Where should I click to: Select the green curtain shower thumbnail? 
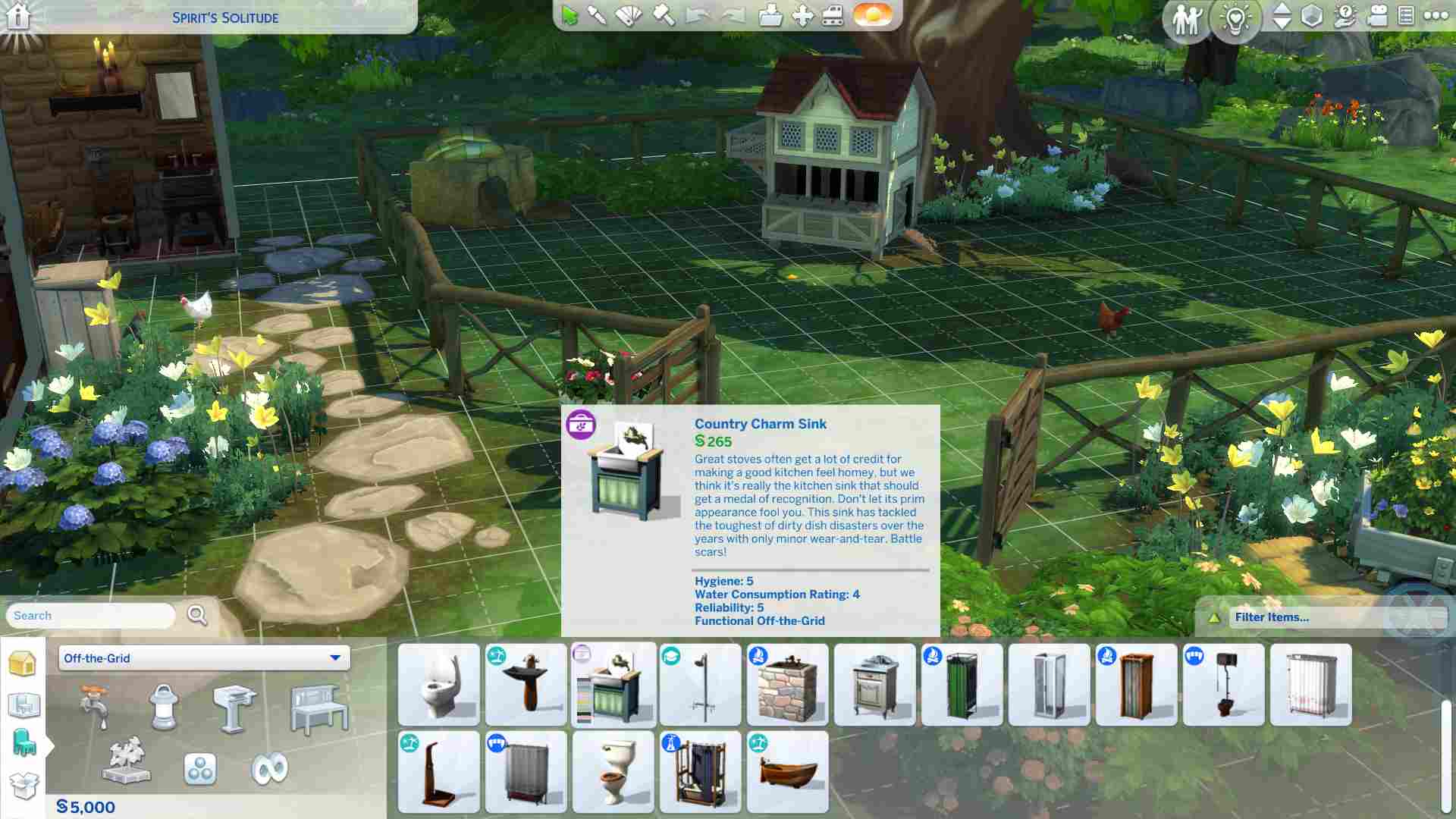(962, 685)
